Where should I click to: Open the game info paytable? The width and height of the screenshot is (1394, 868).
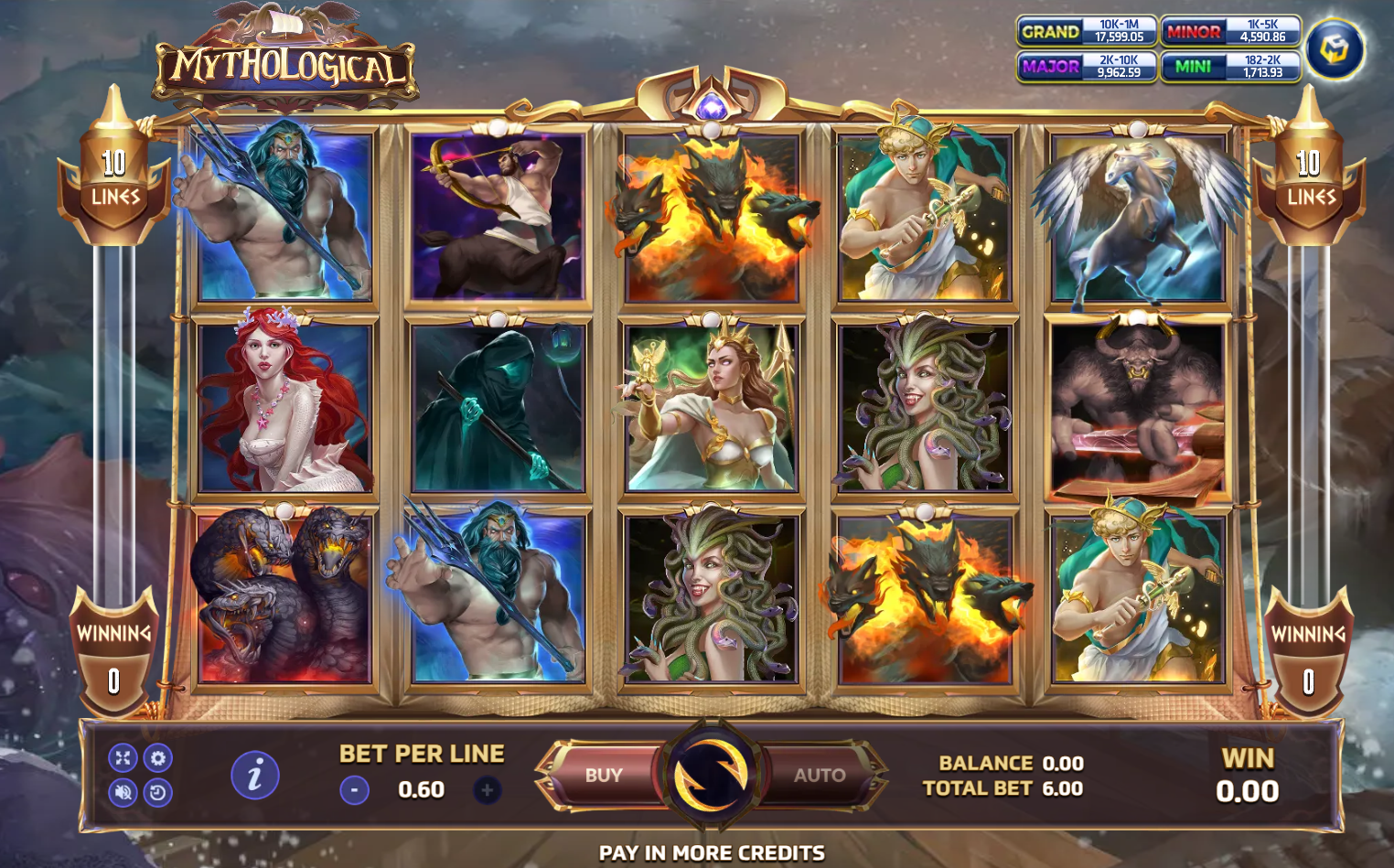coord(254,776)
